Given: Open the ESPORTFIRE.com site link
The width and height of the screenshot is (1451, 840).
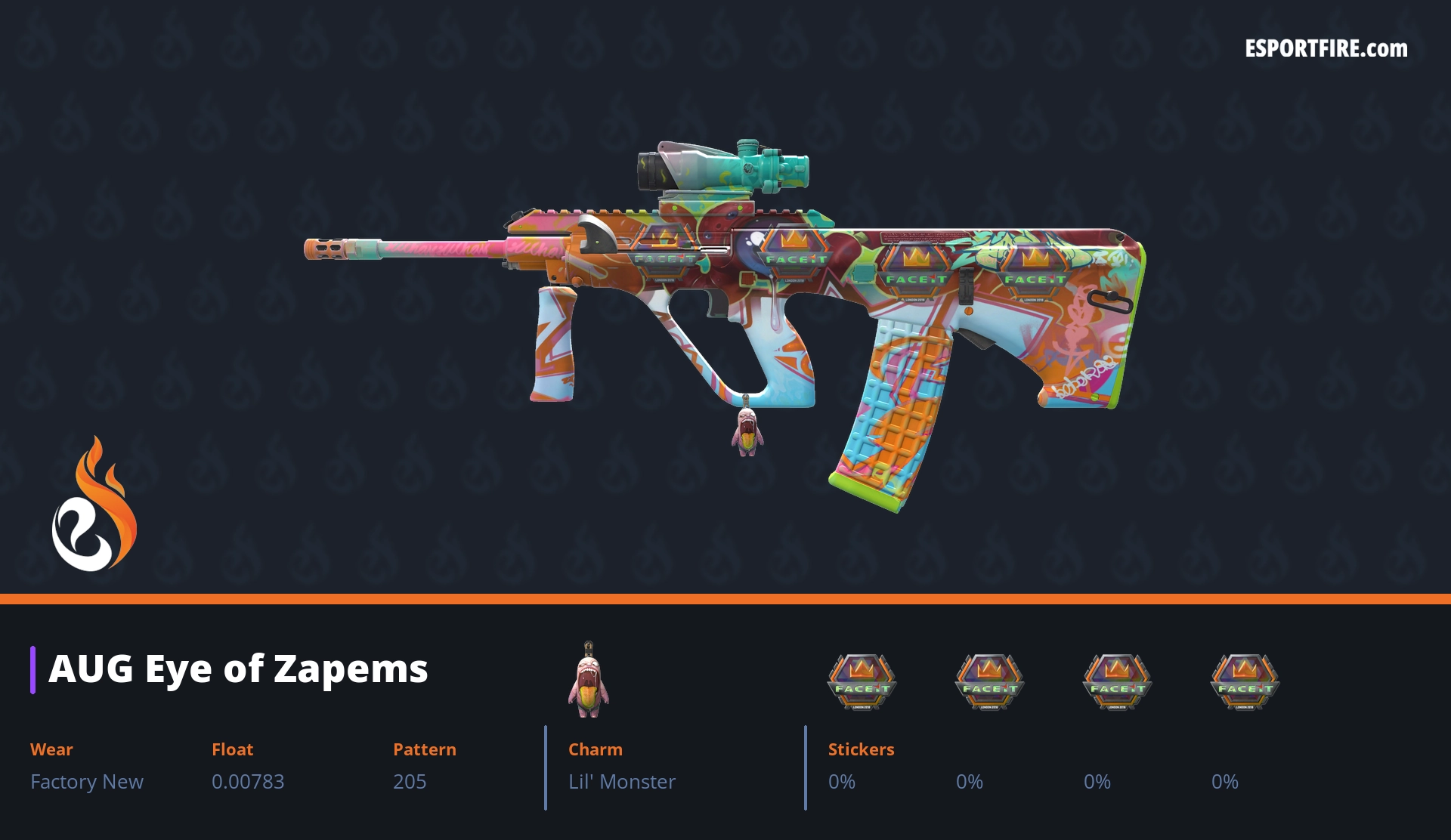Looking at the screenshot, I should coord(1326,49).
